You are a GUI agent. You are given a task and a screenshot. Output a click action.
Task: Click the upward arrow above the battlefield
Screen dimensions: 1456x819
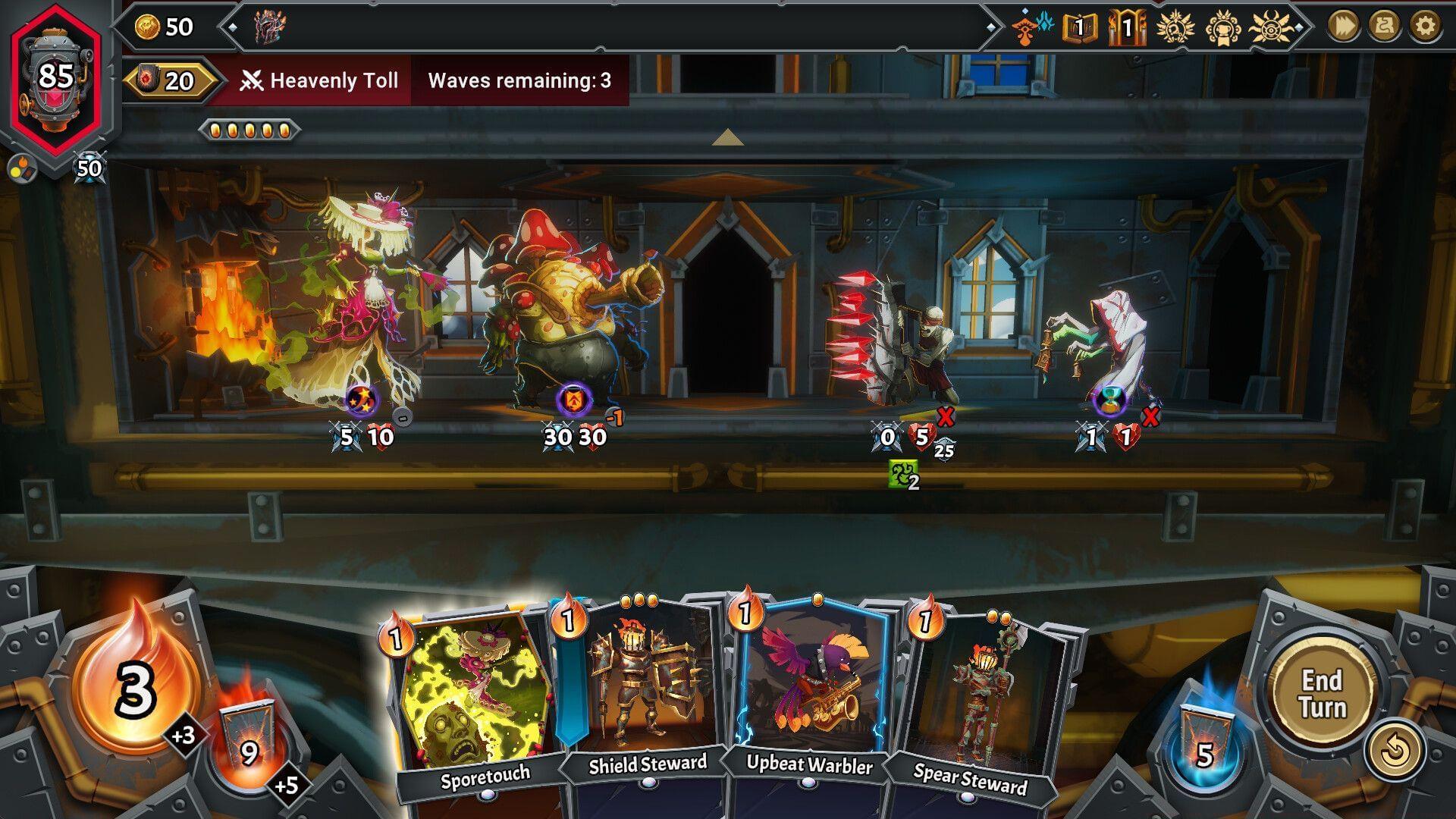[727, 138]
